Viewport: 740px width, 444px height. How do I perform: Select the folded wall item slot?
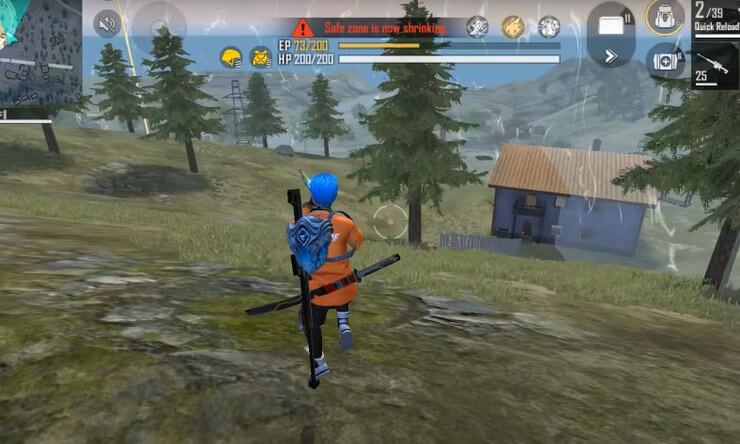point(612,20)
